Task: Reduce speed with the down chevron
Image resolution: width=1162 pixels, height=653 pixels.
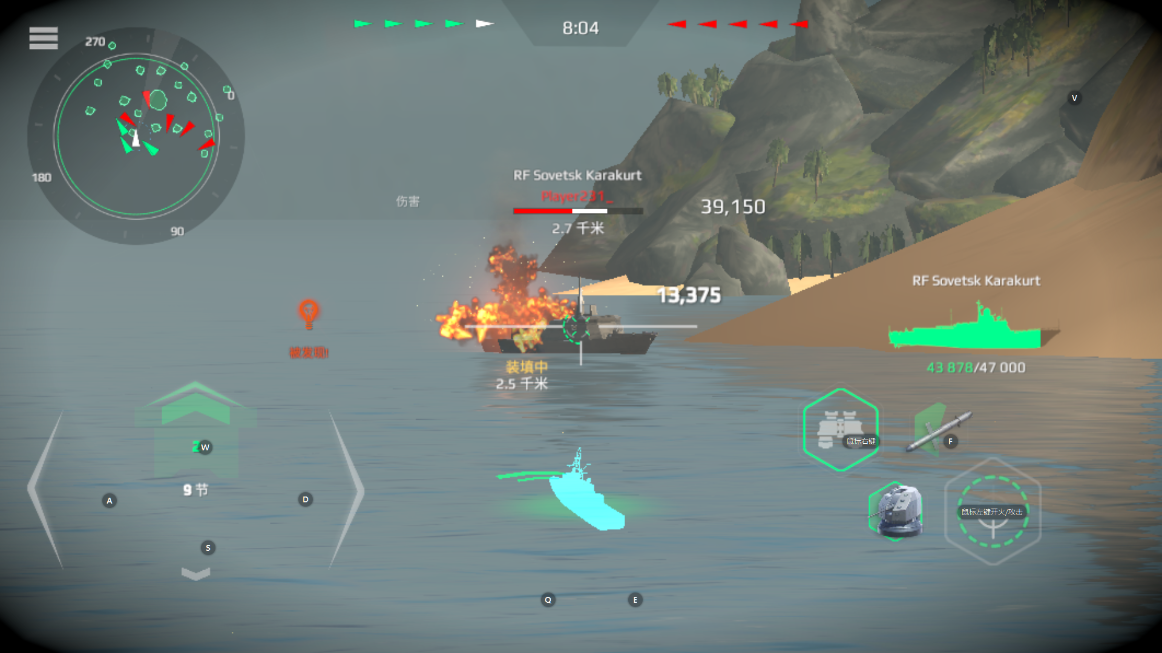Action: 196,574
